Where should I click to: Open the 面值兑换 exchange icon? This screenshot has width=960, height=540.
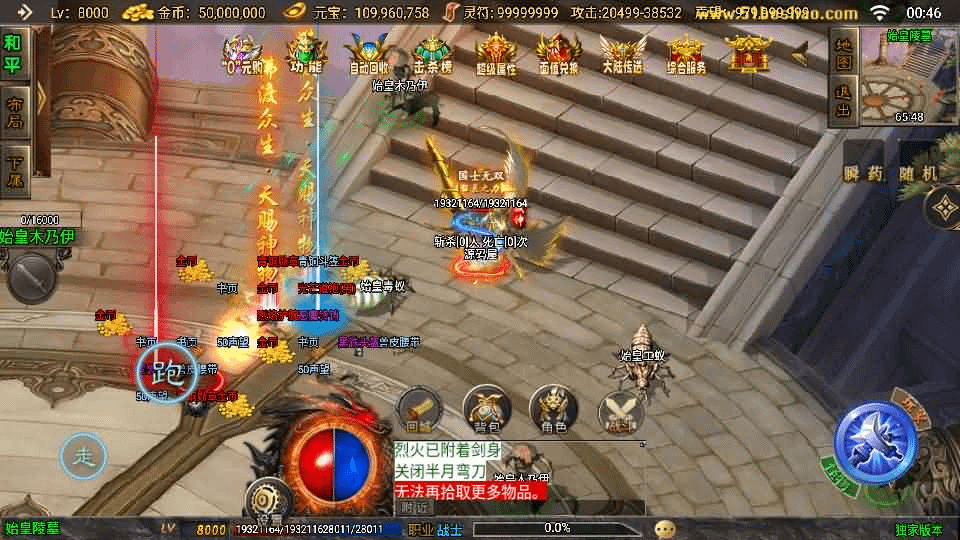click(558, 53)
